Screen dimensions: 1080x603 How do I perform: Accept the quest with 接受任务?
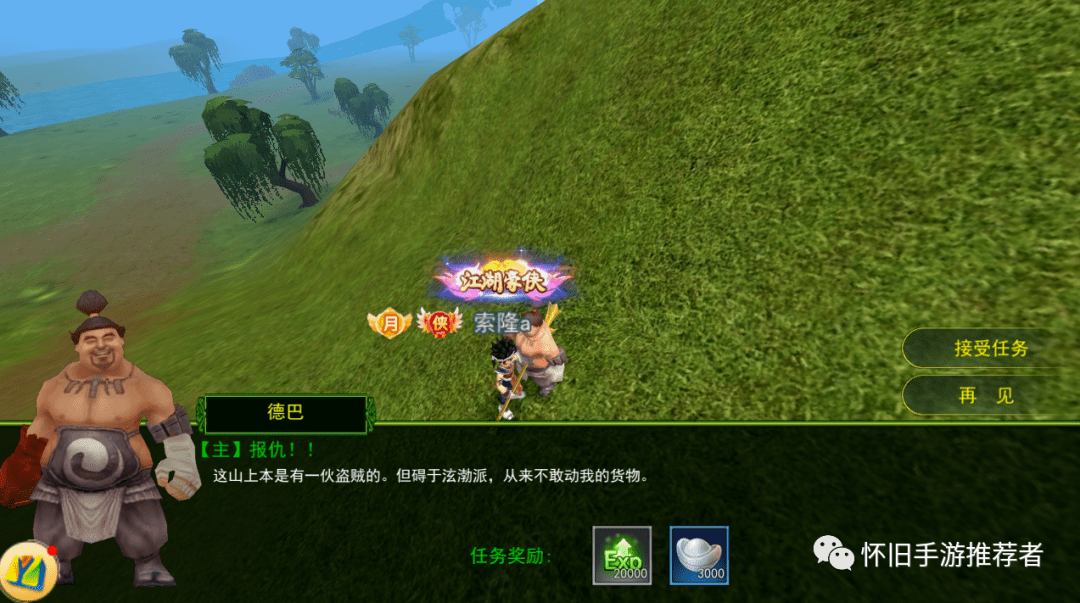[990, 349]
